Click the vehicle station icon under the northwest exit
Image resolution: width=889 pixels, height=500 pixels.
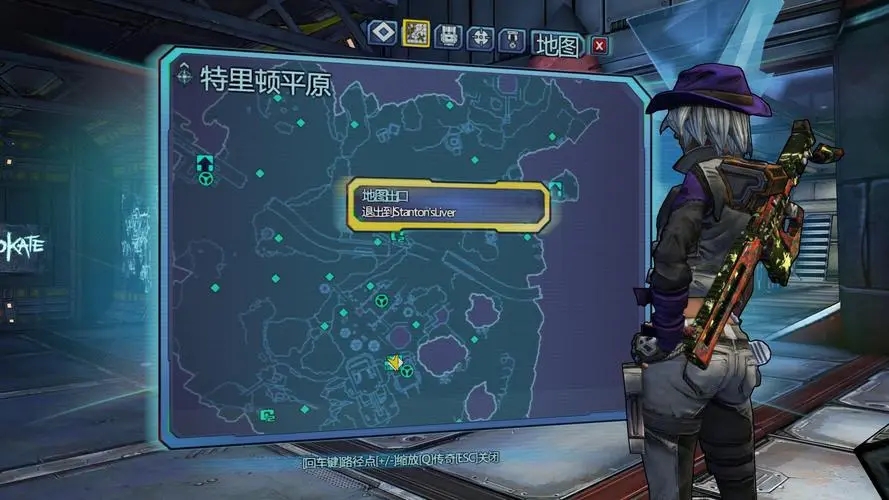pos(205,180)
